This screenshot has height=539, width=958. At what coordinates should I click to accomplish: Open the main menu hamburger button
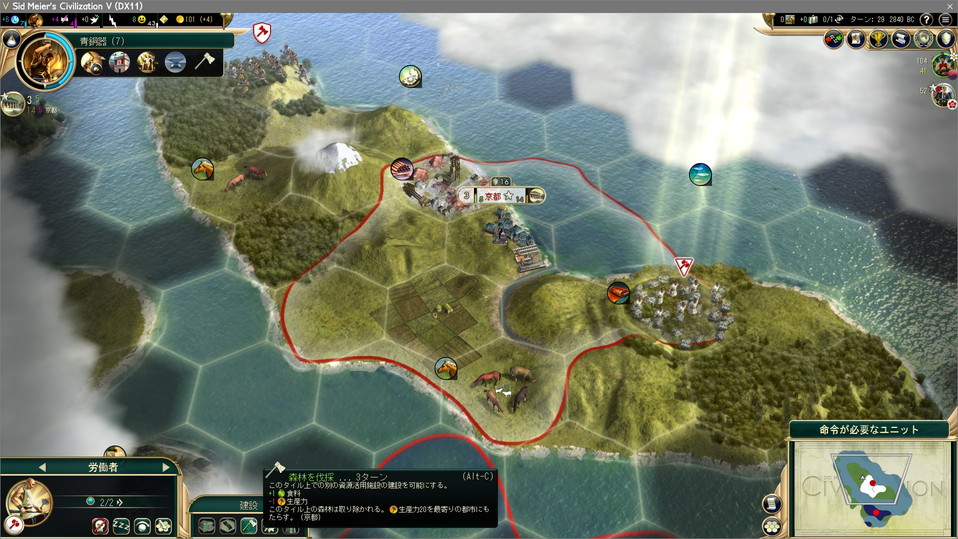945,20
